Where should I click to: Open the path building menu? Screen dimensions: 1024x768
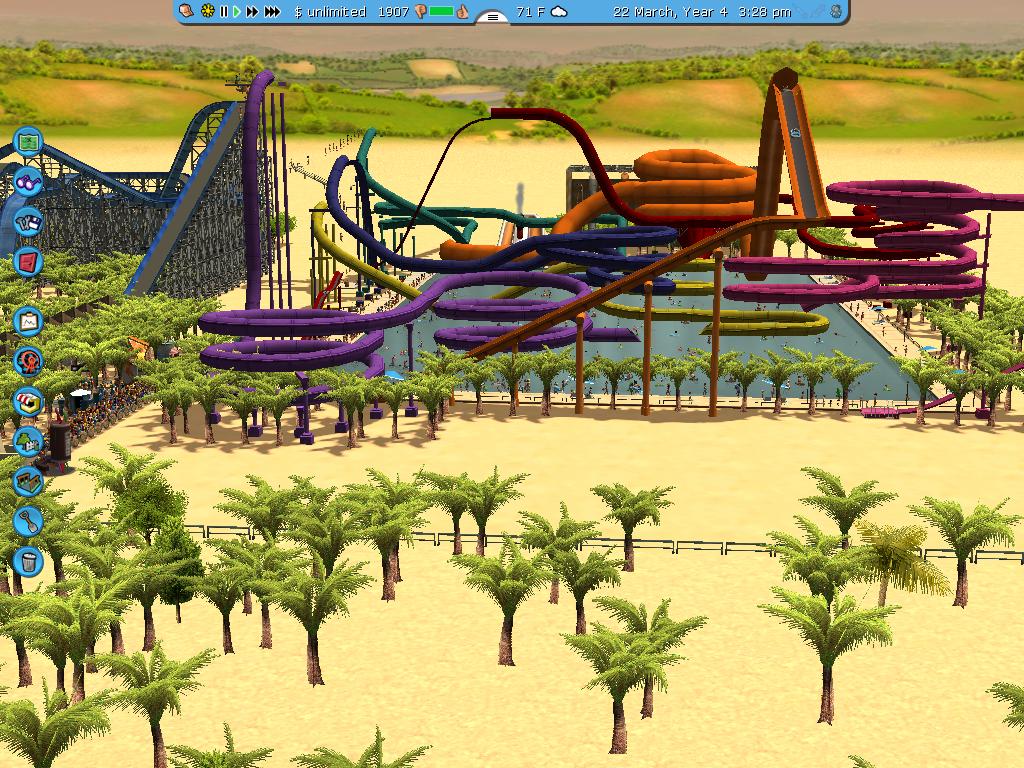(x=28, y=481)
